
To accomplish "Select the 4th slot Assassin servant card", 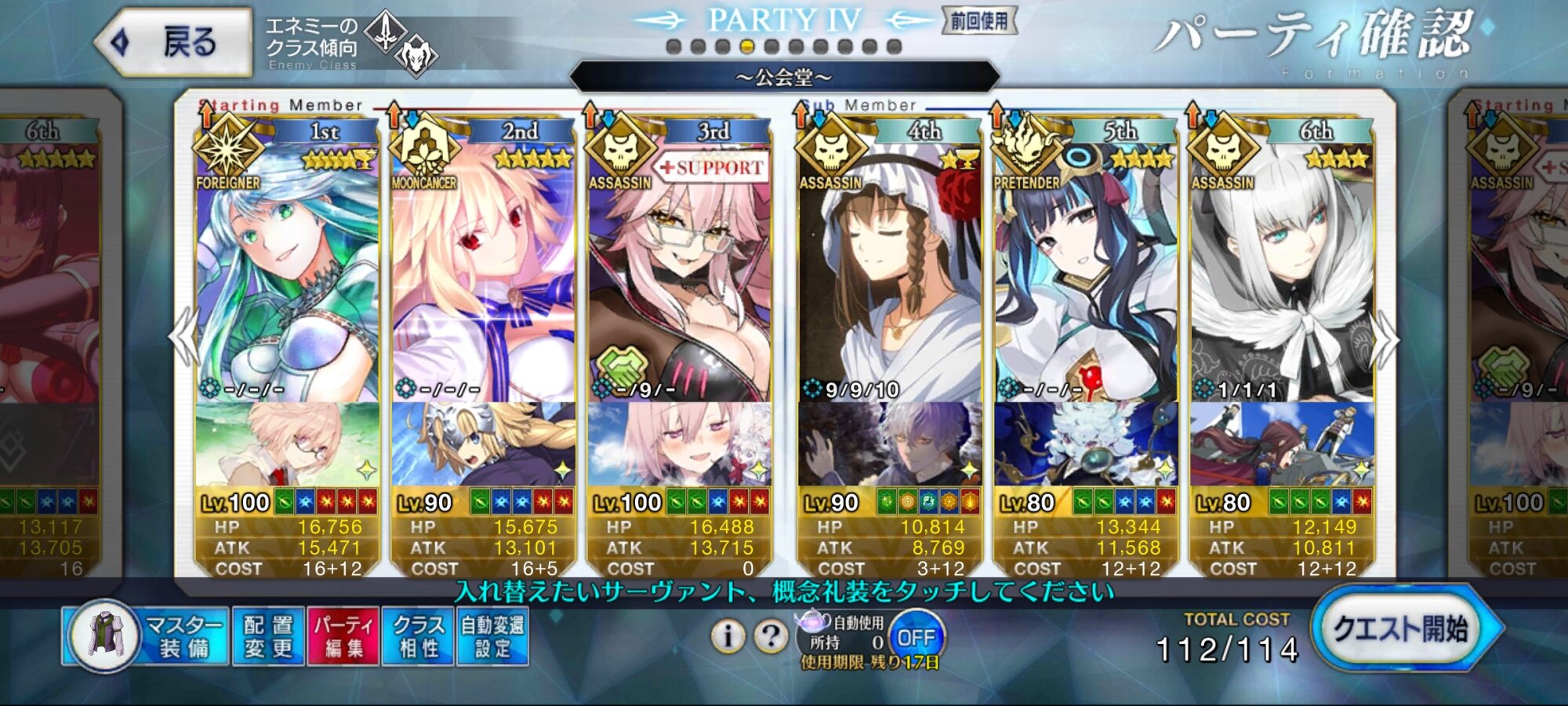I will coord(890,275).
